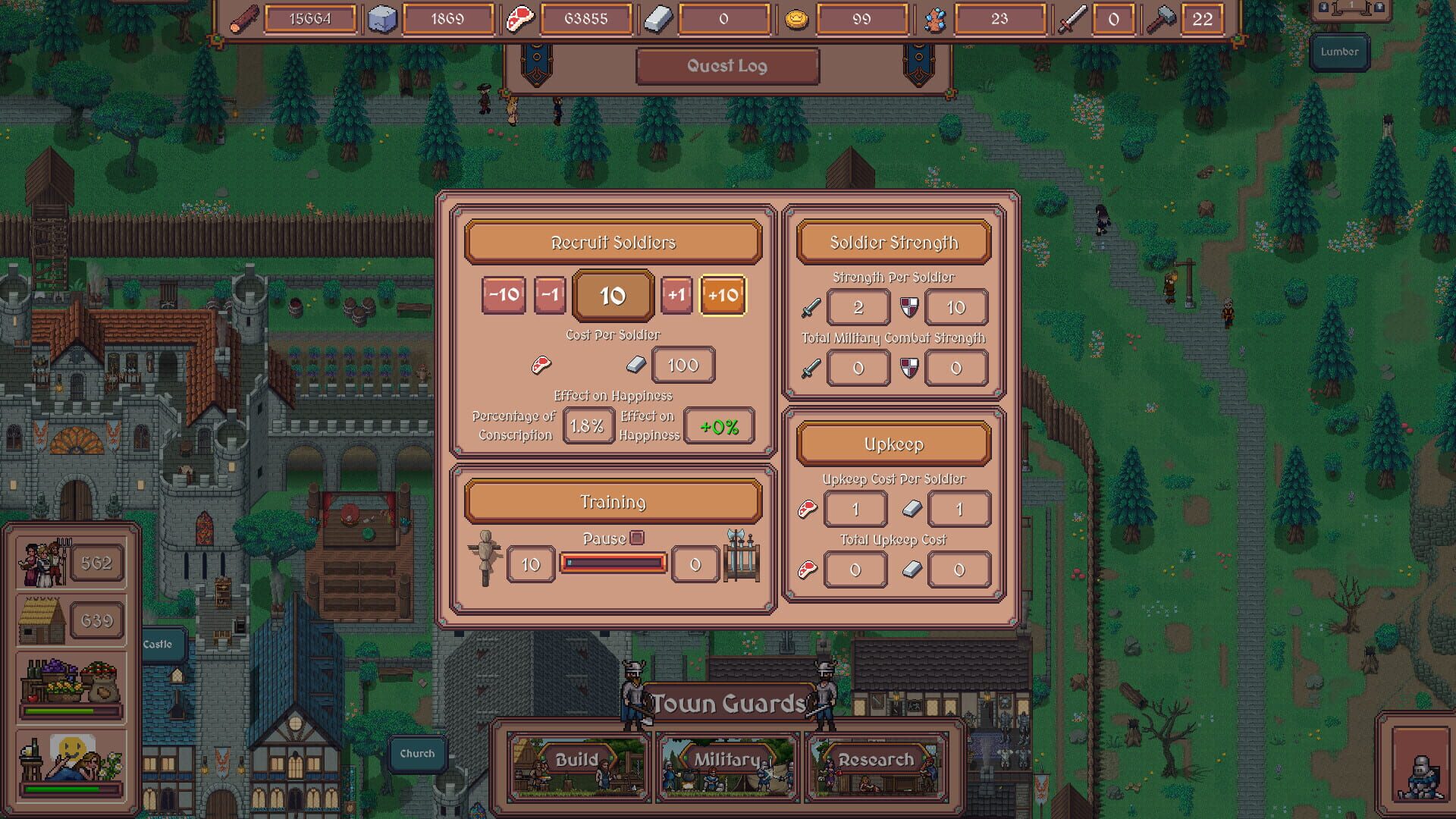
Task: Switch to the Research tab
Action: coord(877,758)
